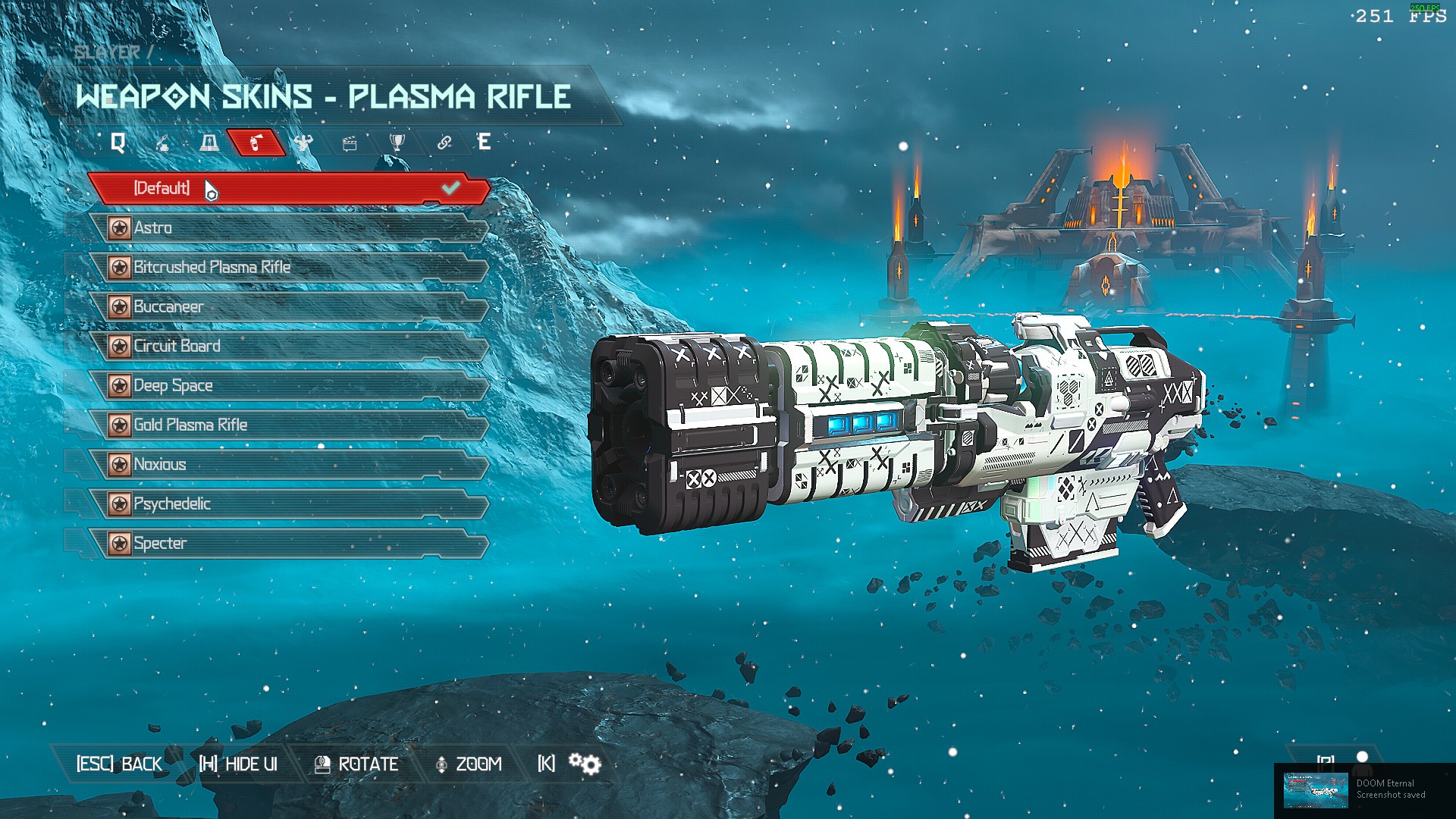
Task: Select the Noxious weapon skin
Action: 288,464
